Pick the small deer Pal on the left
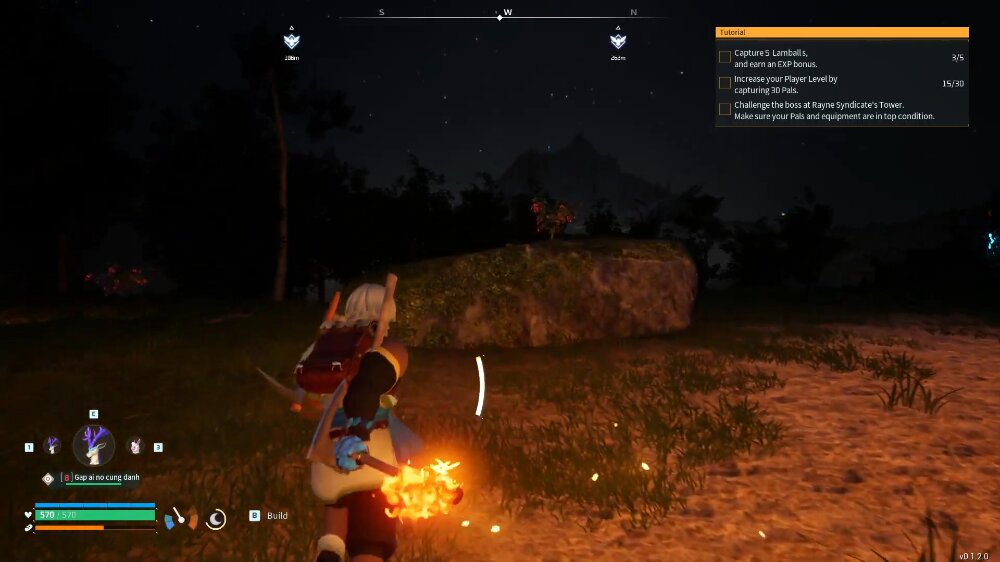Viewport: 1000px width, 562px height. 52,446
